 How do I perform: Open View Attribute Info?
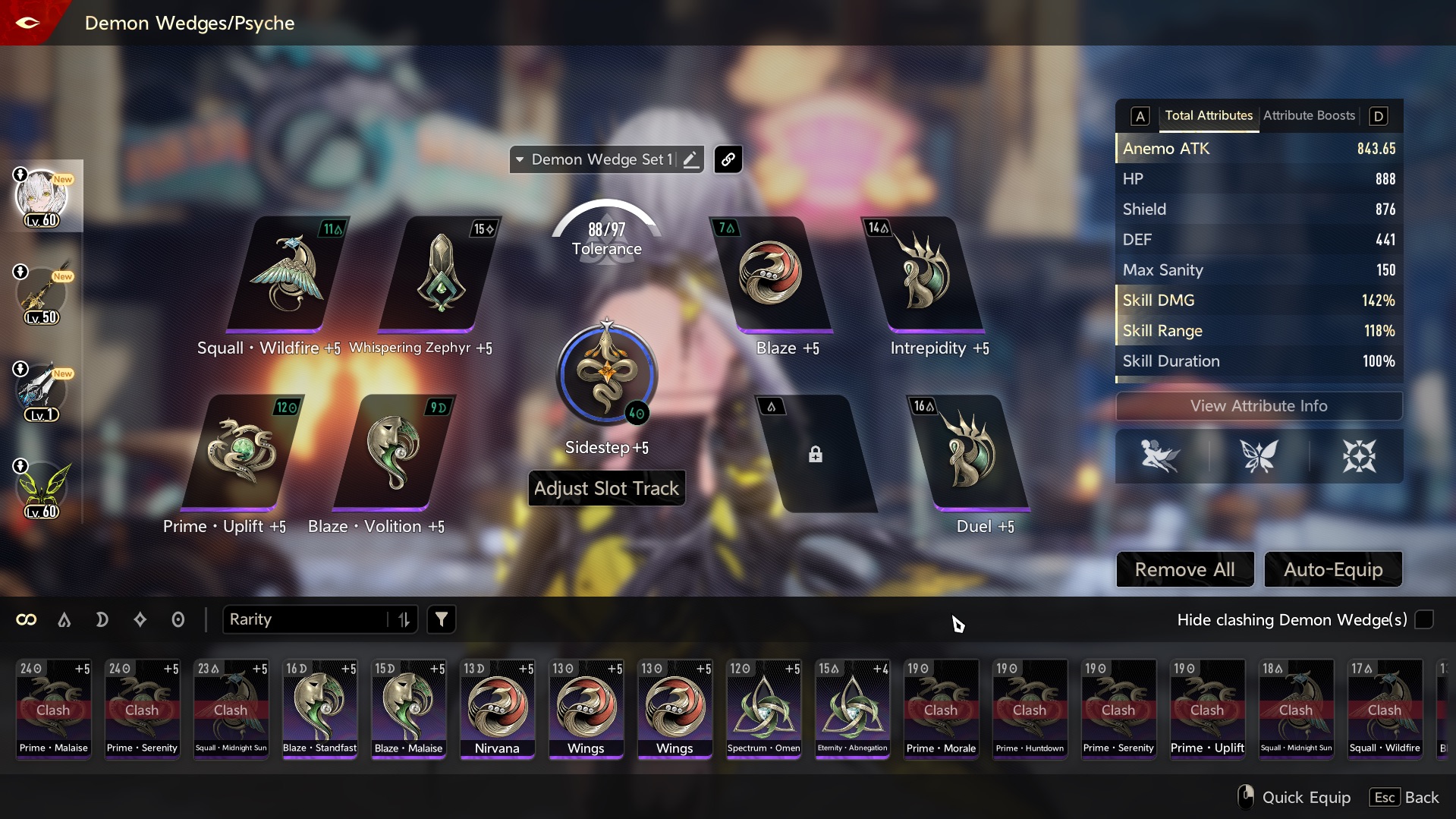click(1258, 406)
